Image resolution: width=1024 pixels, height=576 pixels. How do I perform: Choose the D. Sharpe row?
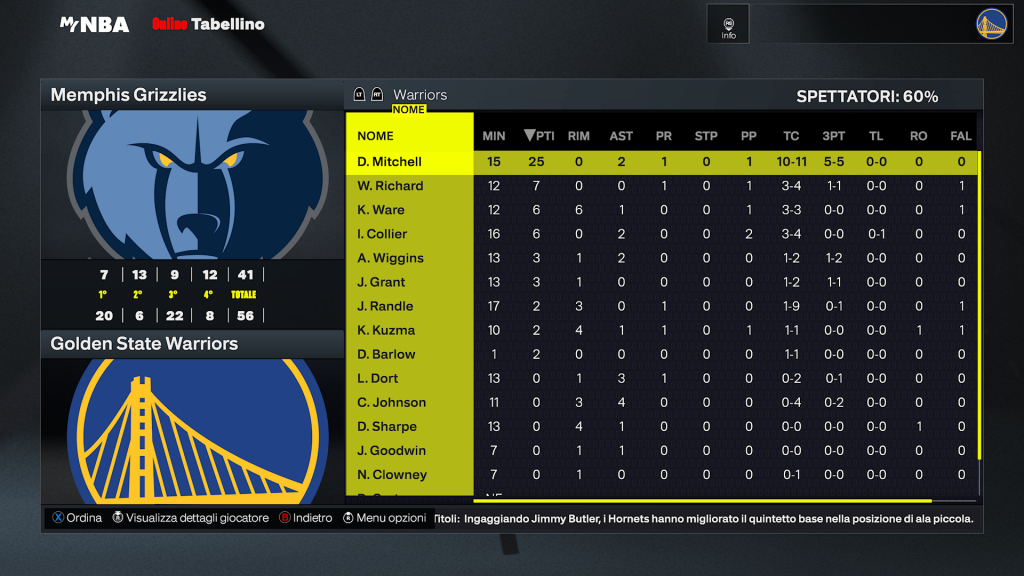click(387, 426)
